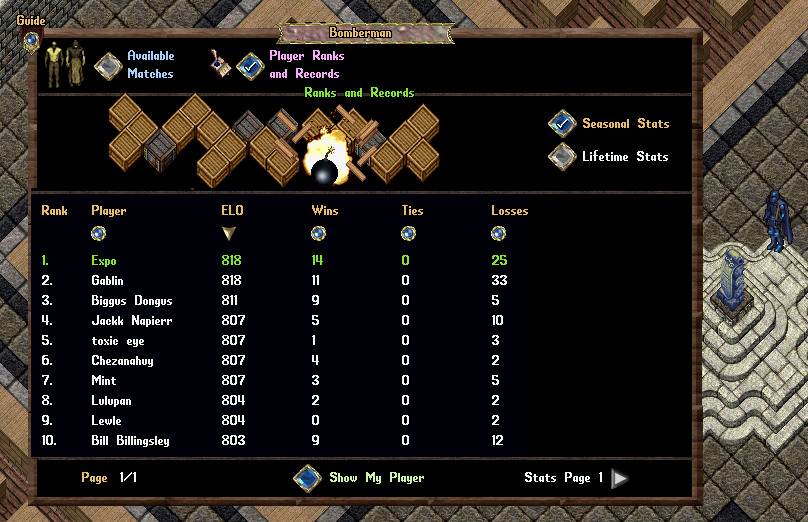This screenshot has height=522, width=808.
Task: Go to next Stats Page
Action: (x=620, y=478)
